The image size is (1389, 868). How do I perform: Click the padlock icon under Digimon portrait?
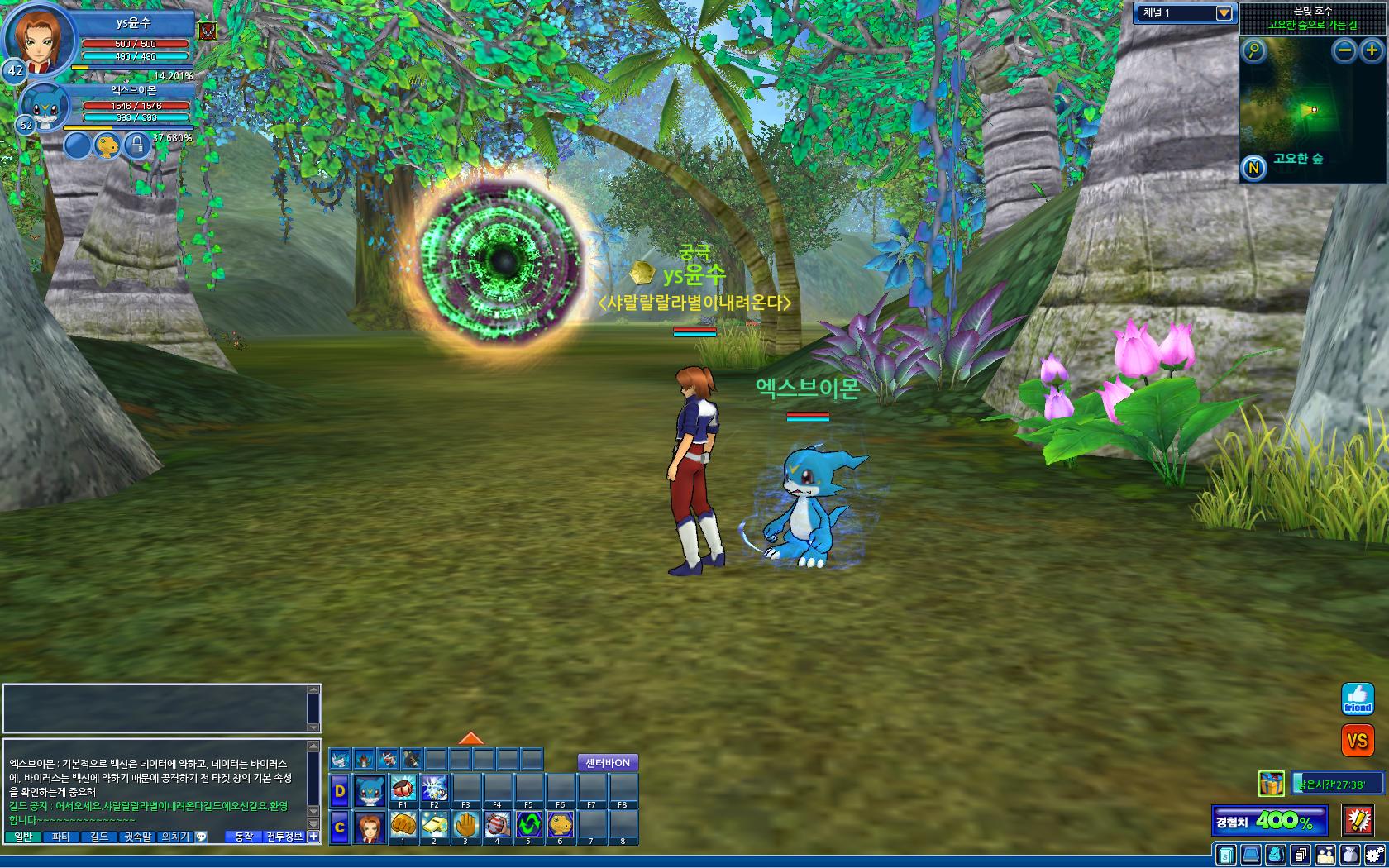137,145
